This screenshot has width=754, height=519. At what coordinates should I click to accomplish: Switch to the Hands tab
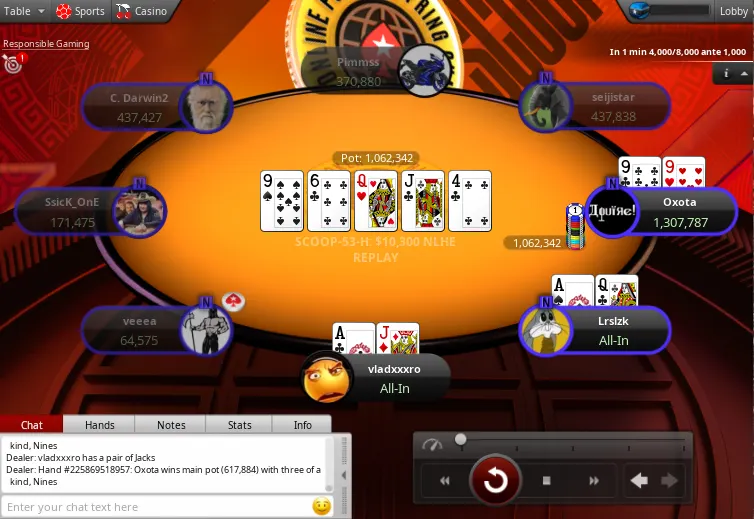pos(99,425)
